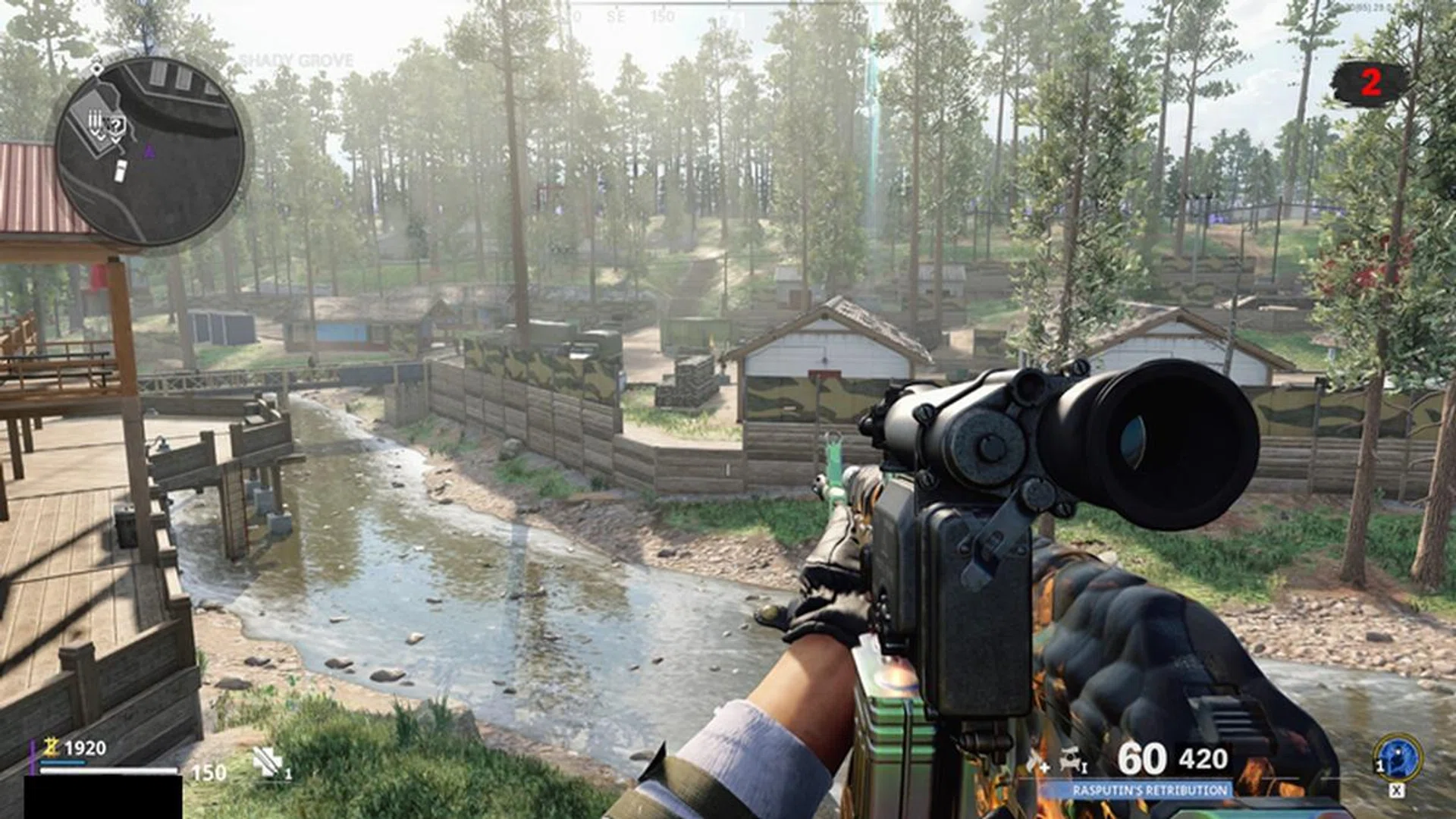1456x819 pixels.
Task: Select the Rasputin's Retribution weapon label
Action: pos(1150,791)
